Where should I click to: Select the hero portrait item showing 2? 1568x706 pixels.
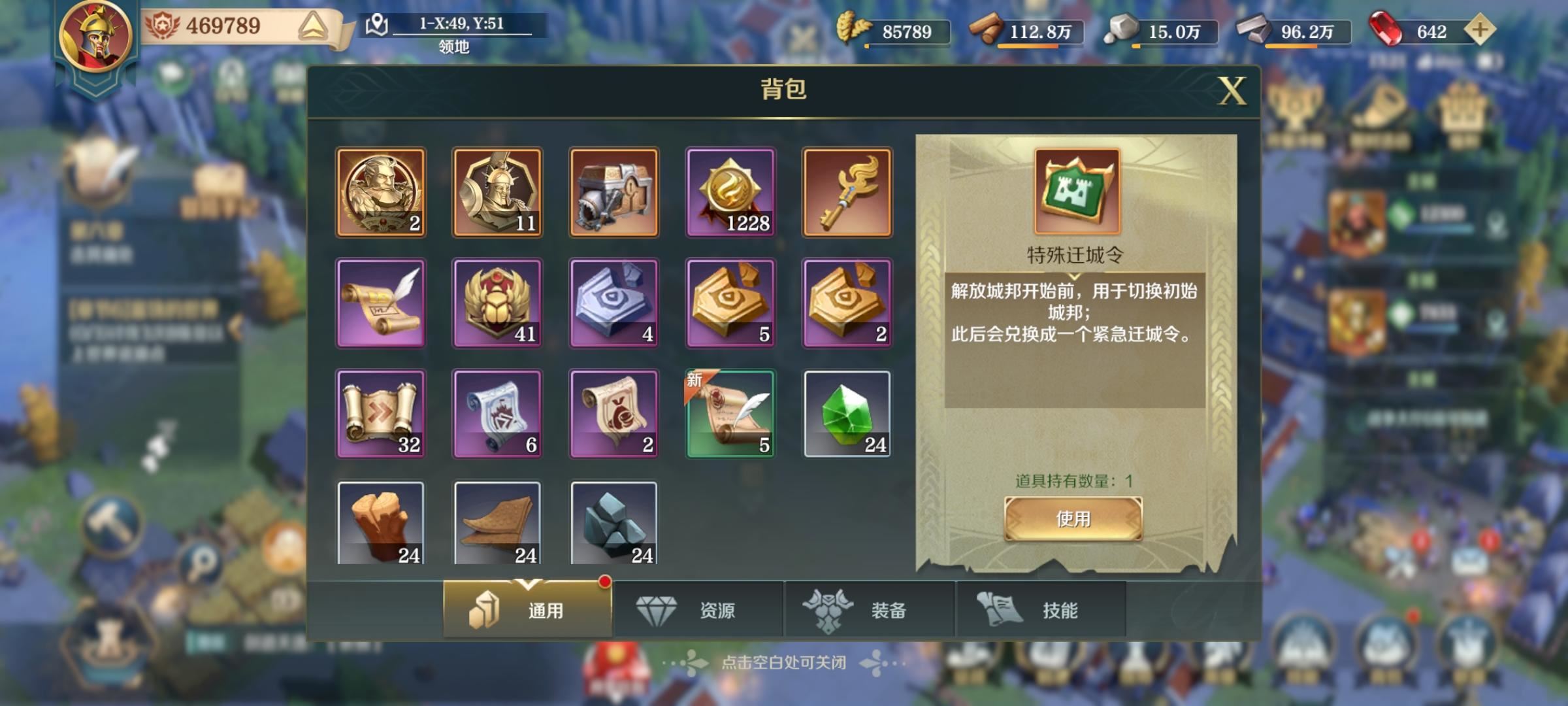[381, 192]
